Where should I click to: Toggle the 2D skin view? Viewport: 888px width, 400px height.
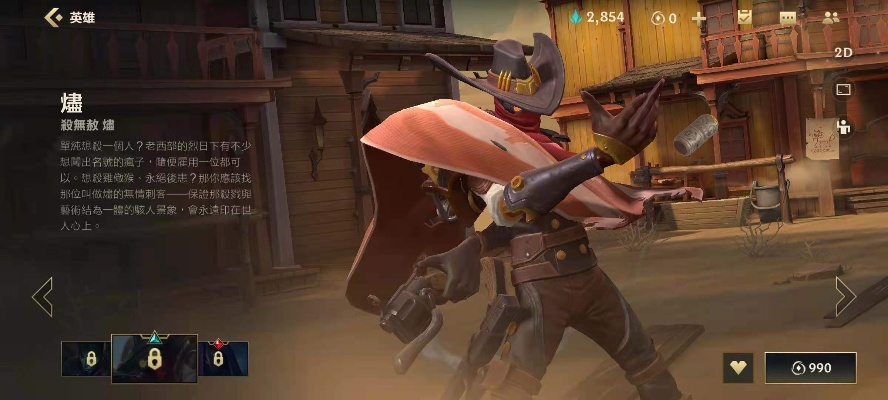842,53
